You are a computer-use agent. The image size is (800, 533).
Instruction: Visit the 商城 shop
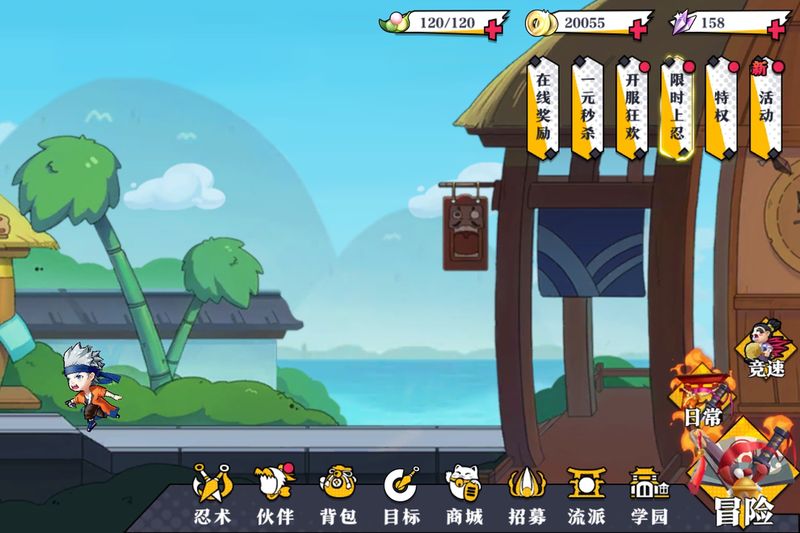coord(464,495)
